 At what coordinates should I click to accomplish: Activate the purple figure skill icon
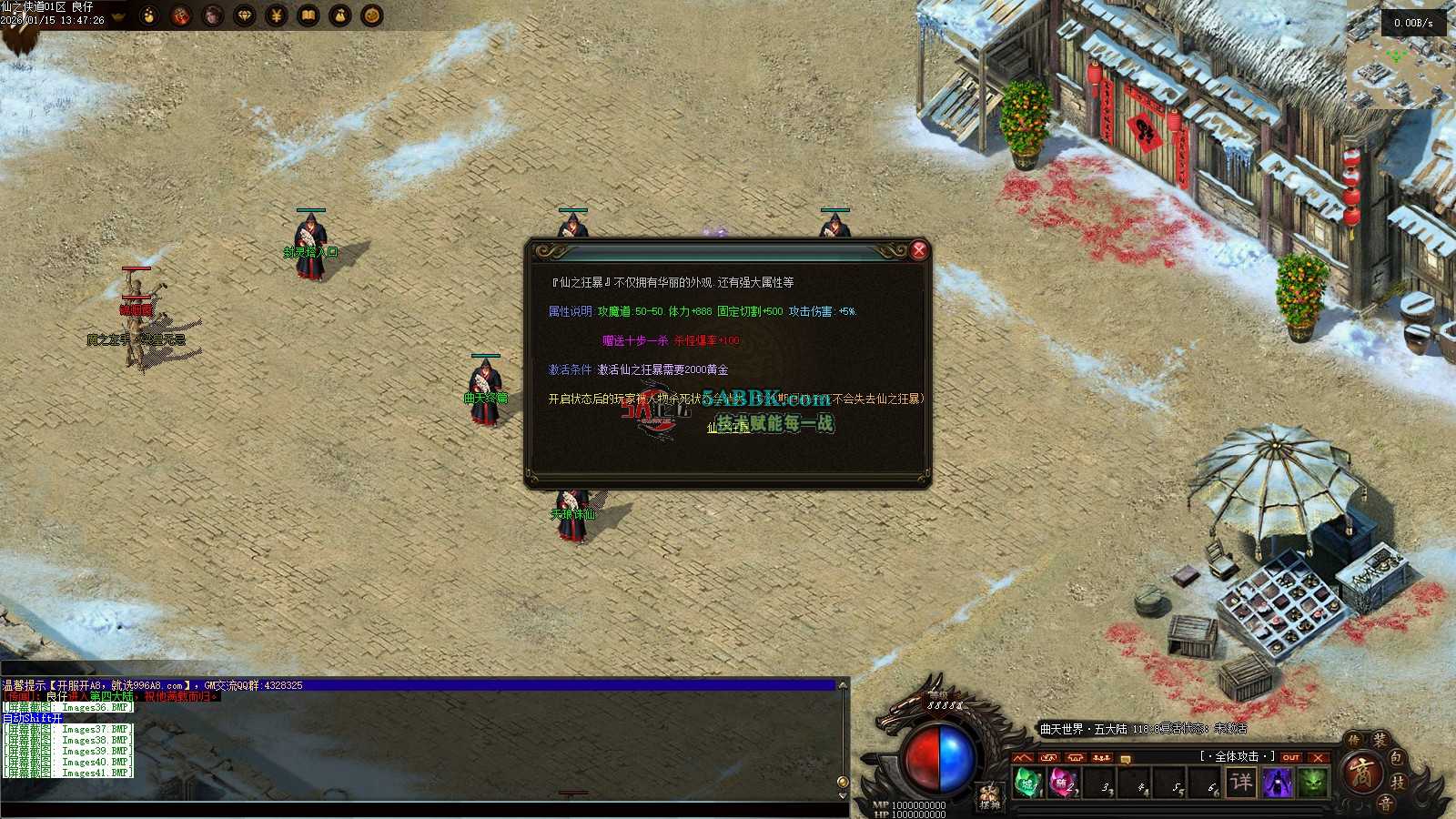1278,782
